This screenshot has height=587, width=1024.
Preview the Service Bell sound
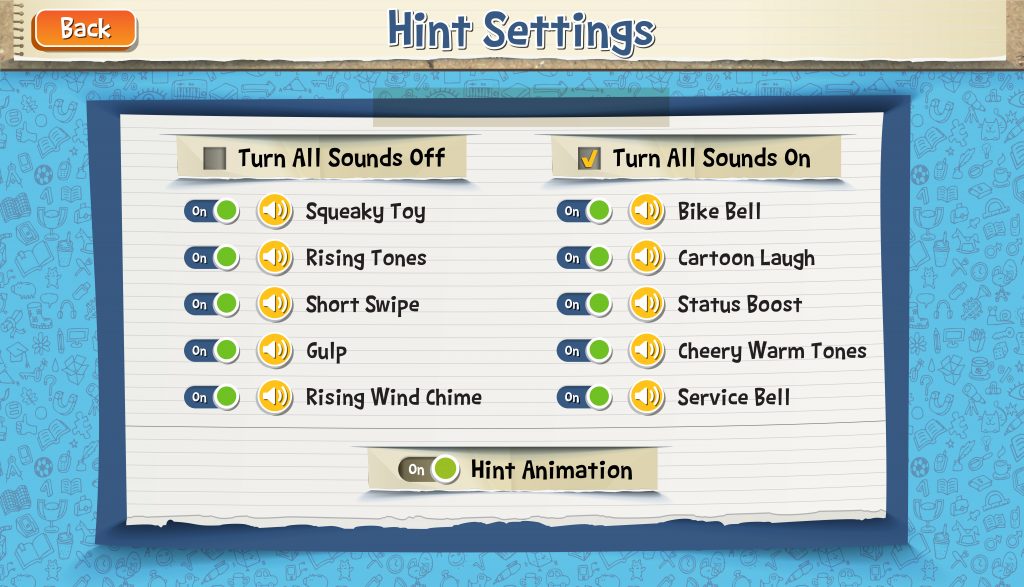click(647, 397)
